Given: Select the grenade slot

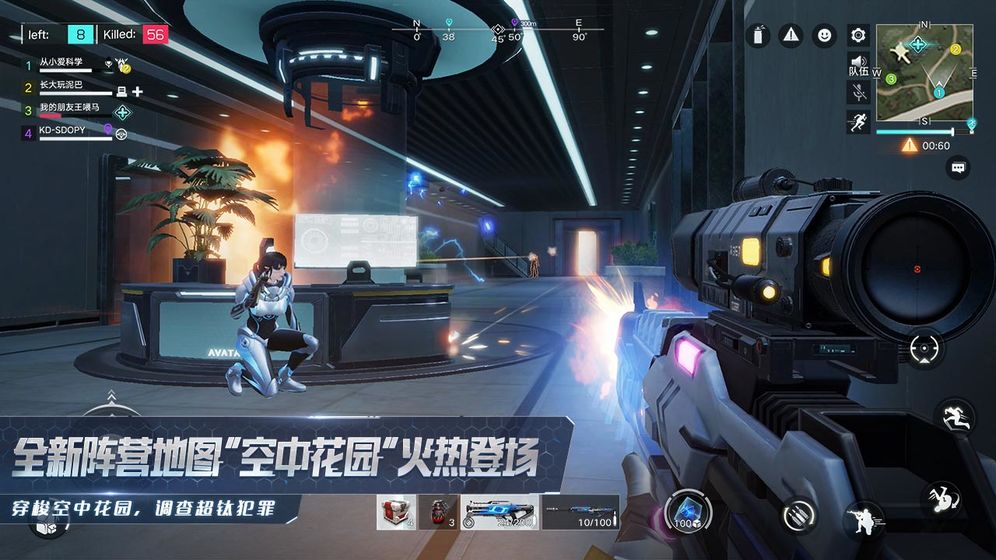Looking at the screenshot, I should (438, 512).
